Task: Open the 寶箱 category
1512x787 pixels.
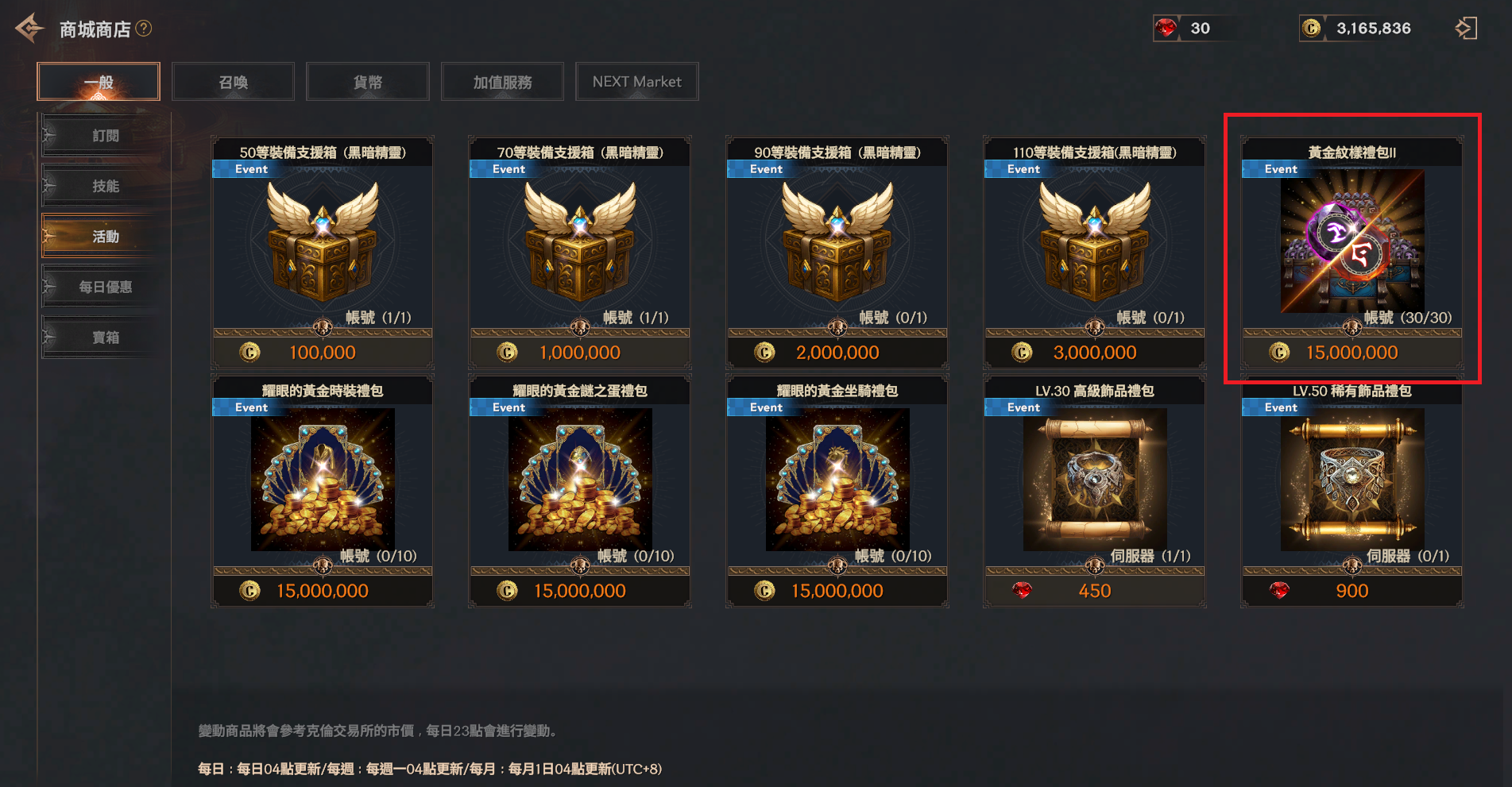Action: tap(105, 338)
